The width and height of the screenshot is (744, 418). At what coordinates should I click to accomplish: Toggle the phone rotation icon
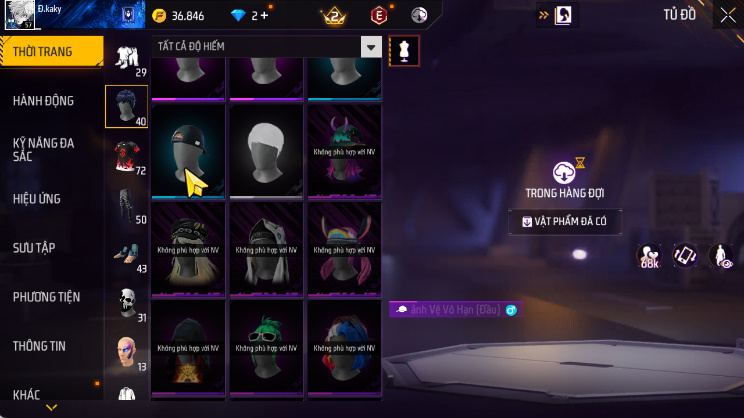[x=685, y=256]
